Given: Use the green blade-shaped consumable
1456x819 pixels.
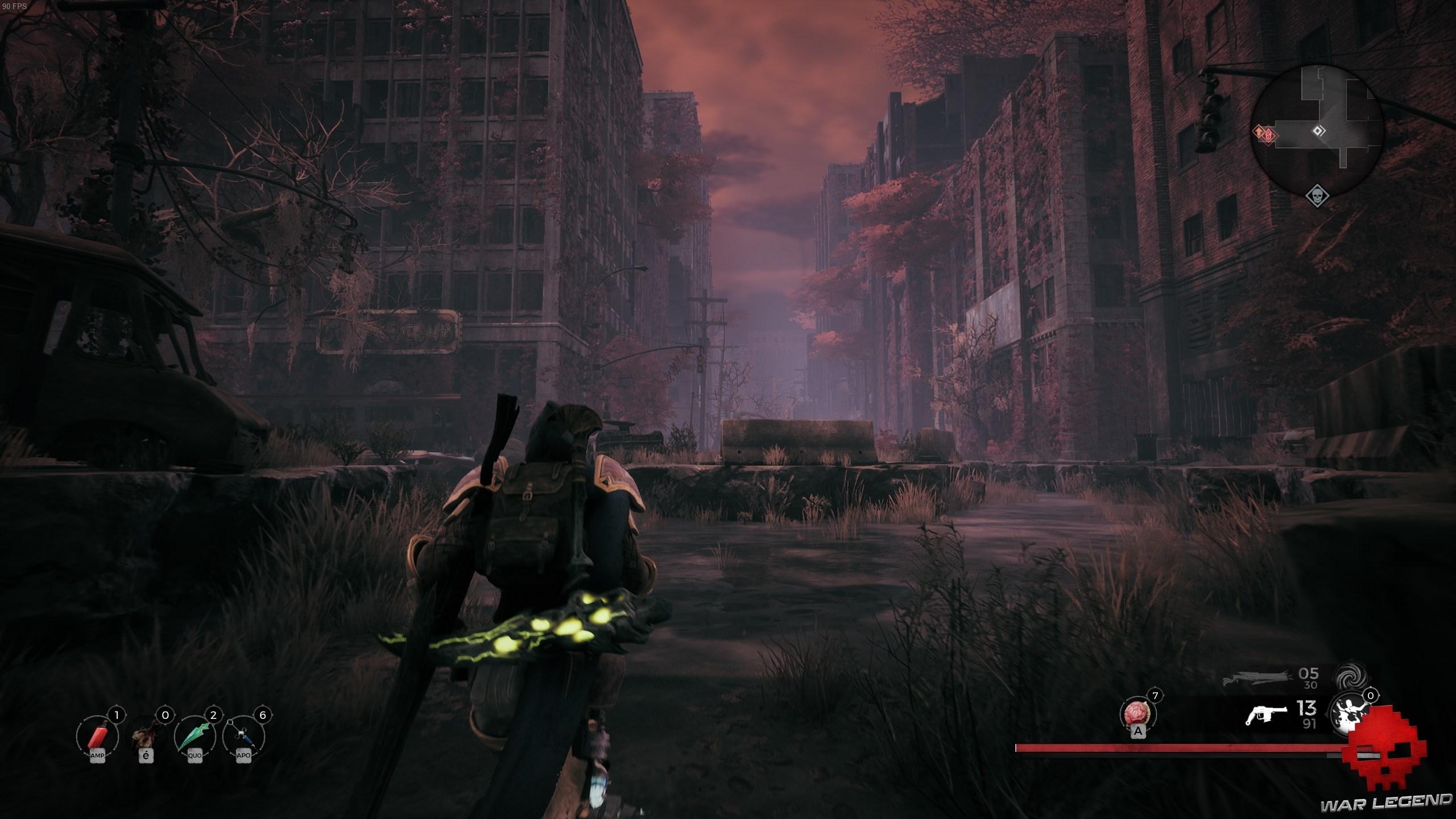Looking at the screenshot, I should pyautogui.click(x=195, y=737).
